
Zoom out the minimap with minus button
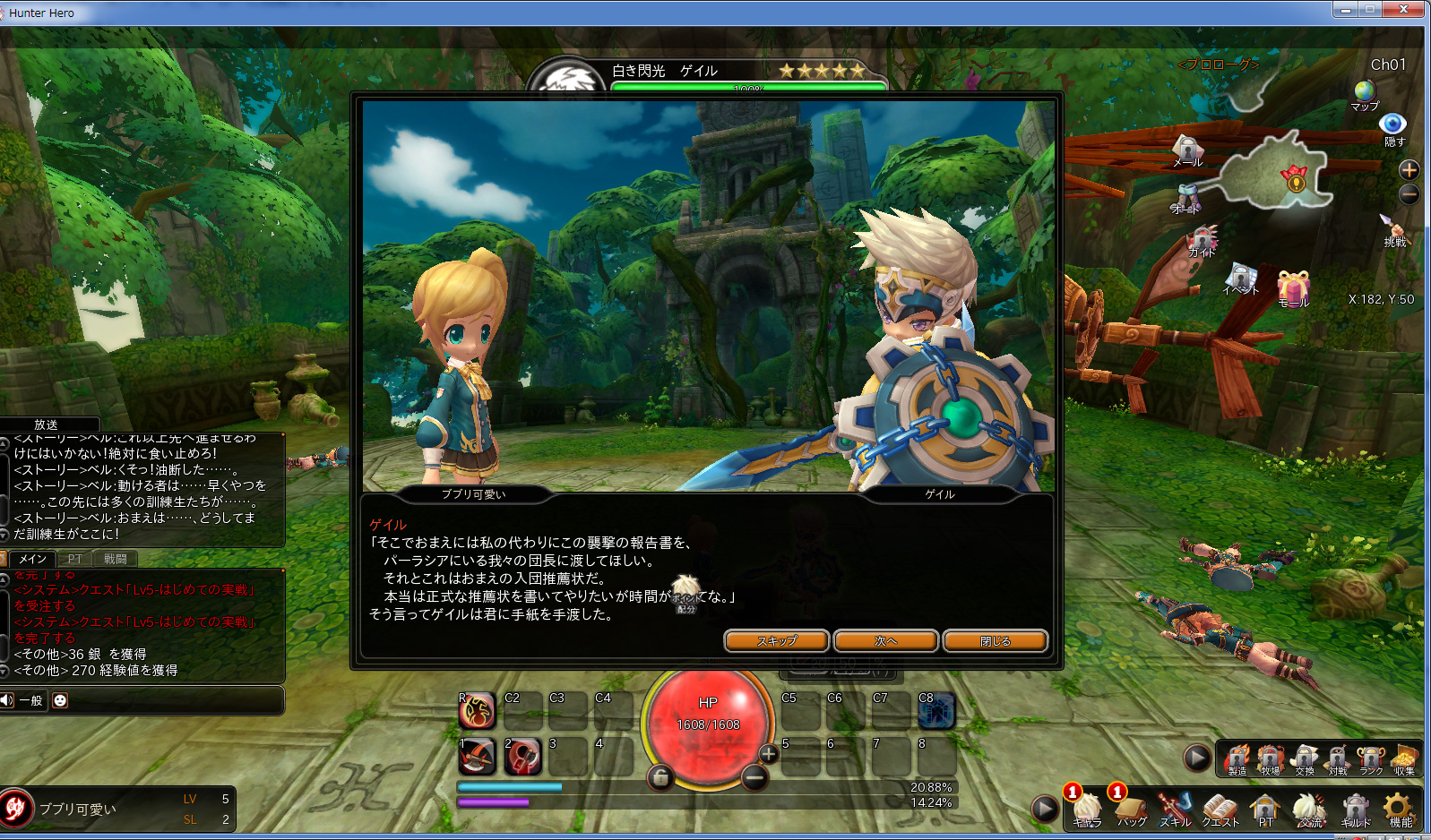pos(1409,193)
